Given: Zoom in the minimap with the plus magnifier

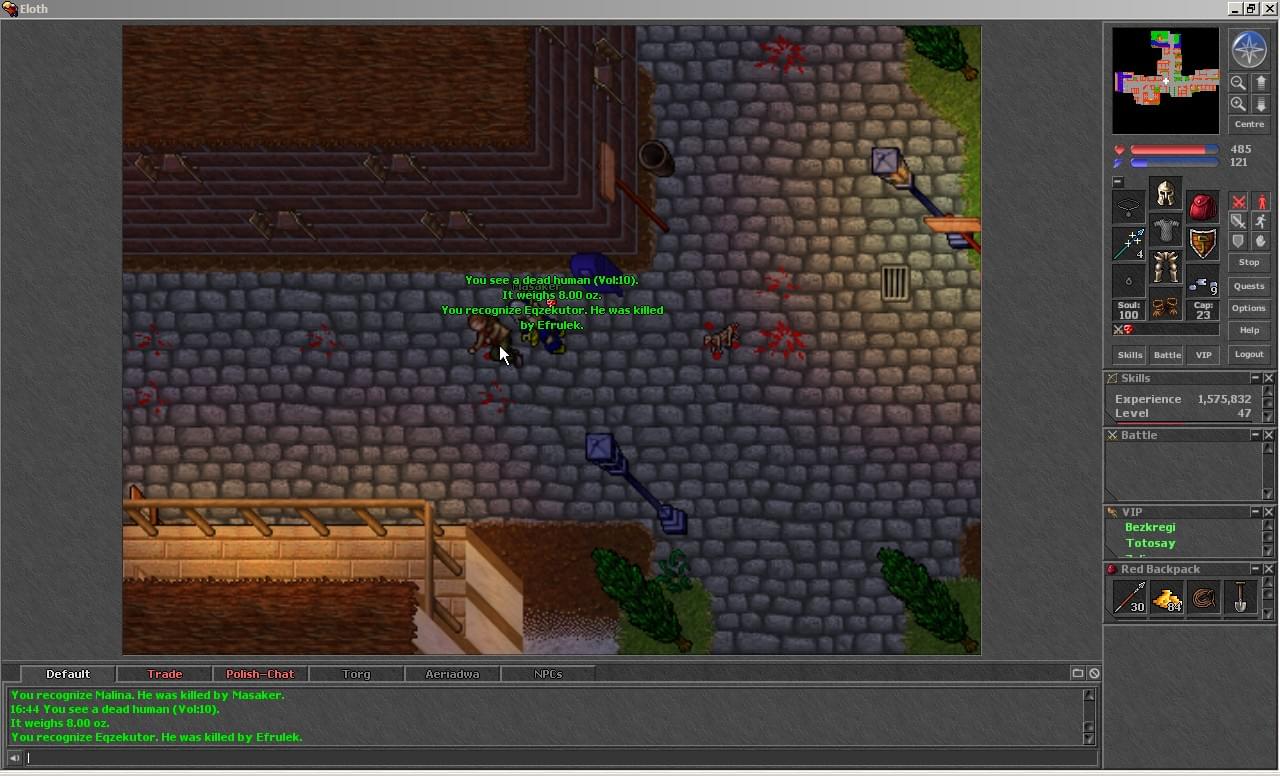Looking at the screenshot, I should coord(1238,104).
